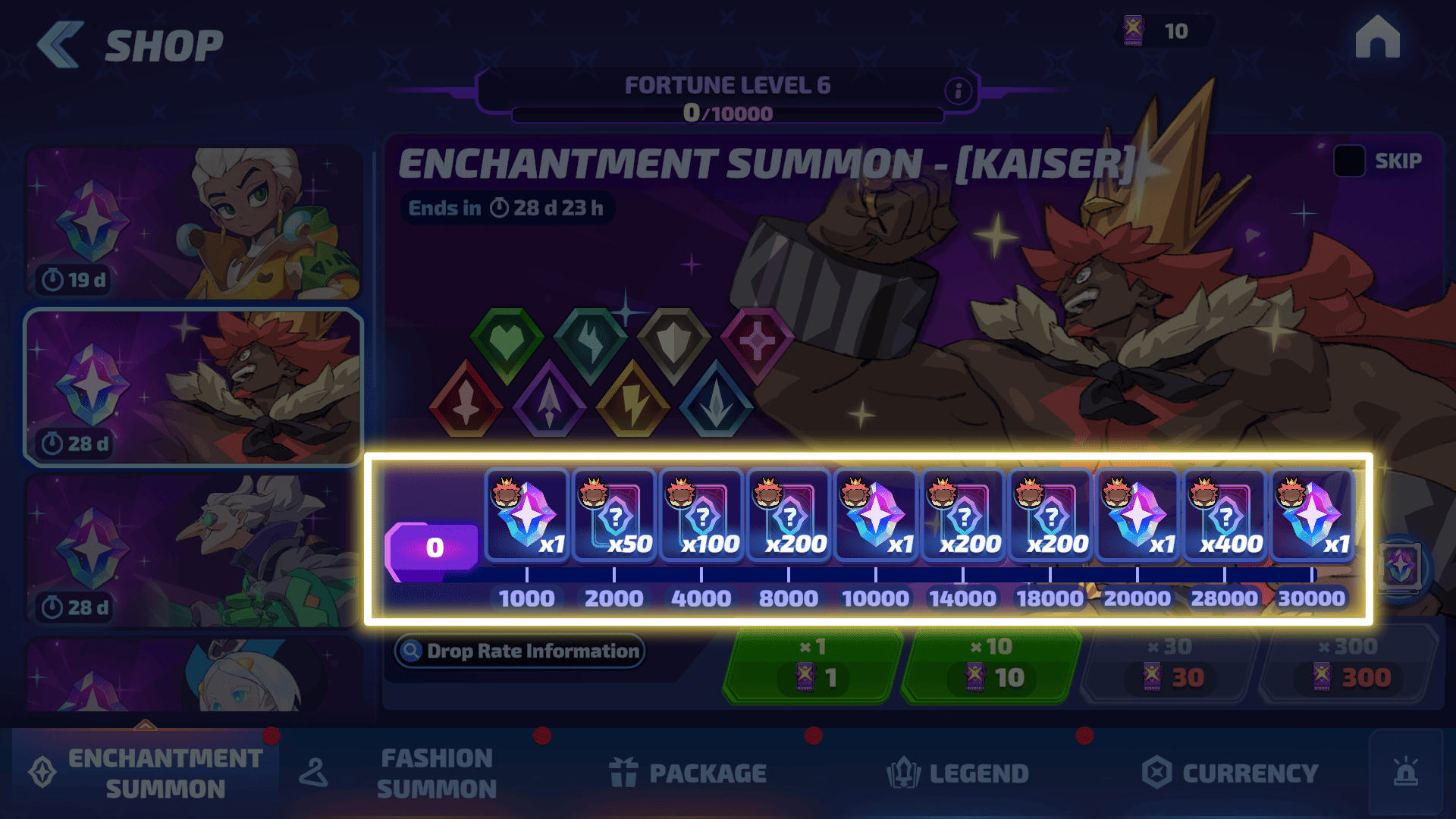Image resolution: width=1456 pixels, height=819 pixels.
Task: Show Fortune Level info
Action: point(958,92)
